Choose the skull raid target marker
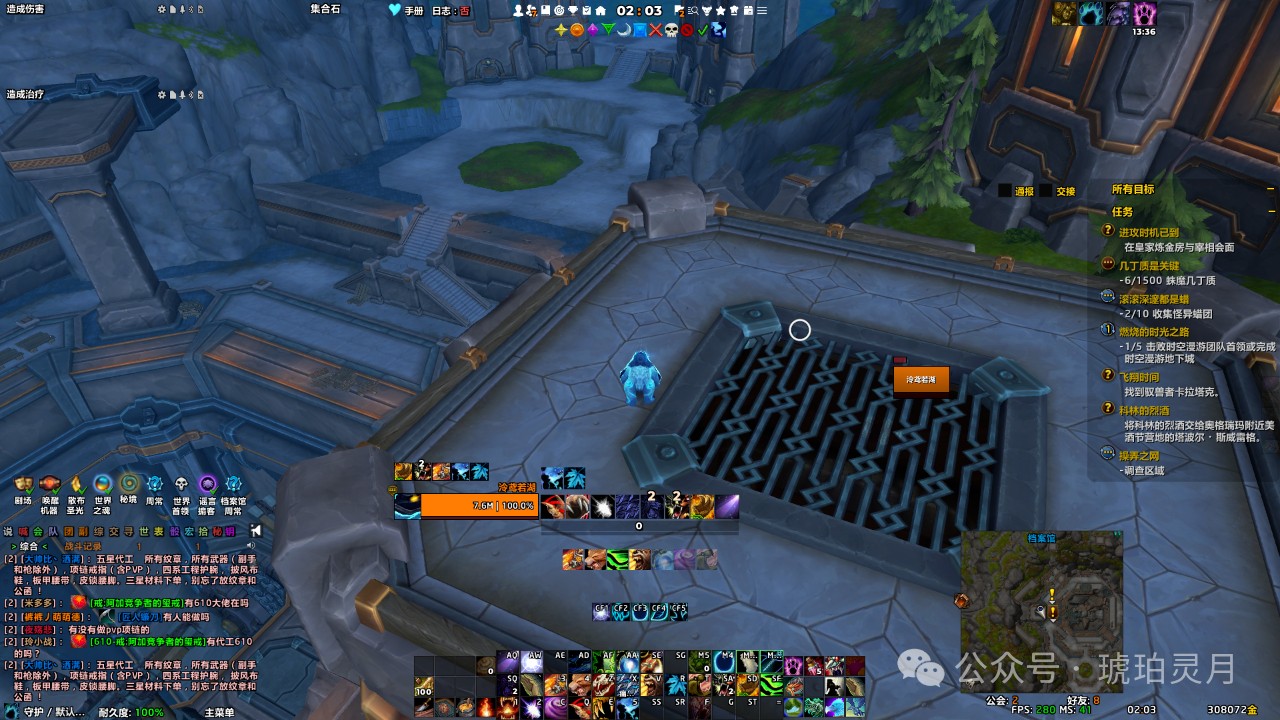The image size is (1280, 720). 671,30
